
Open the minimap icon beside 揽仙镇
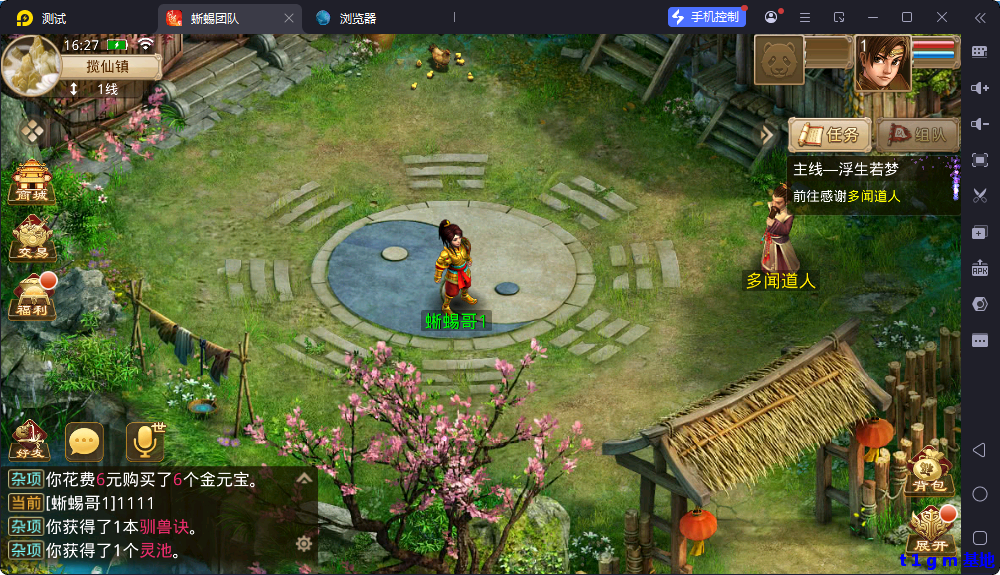tap(31, 64)
